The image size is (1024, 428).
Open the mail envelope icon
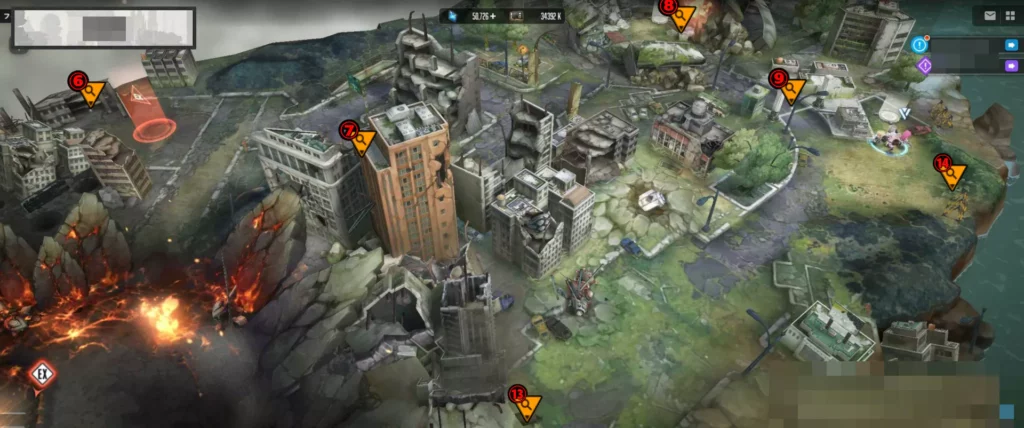click(x=990, y=15)
